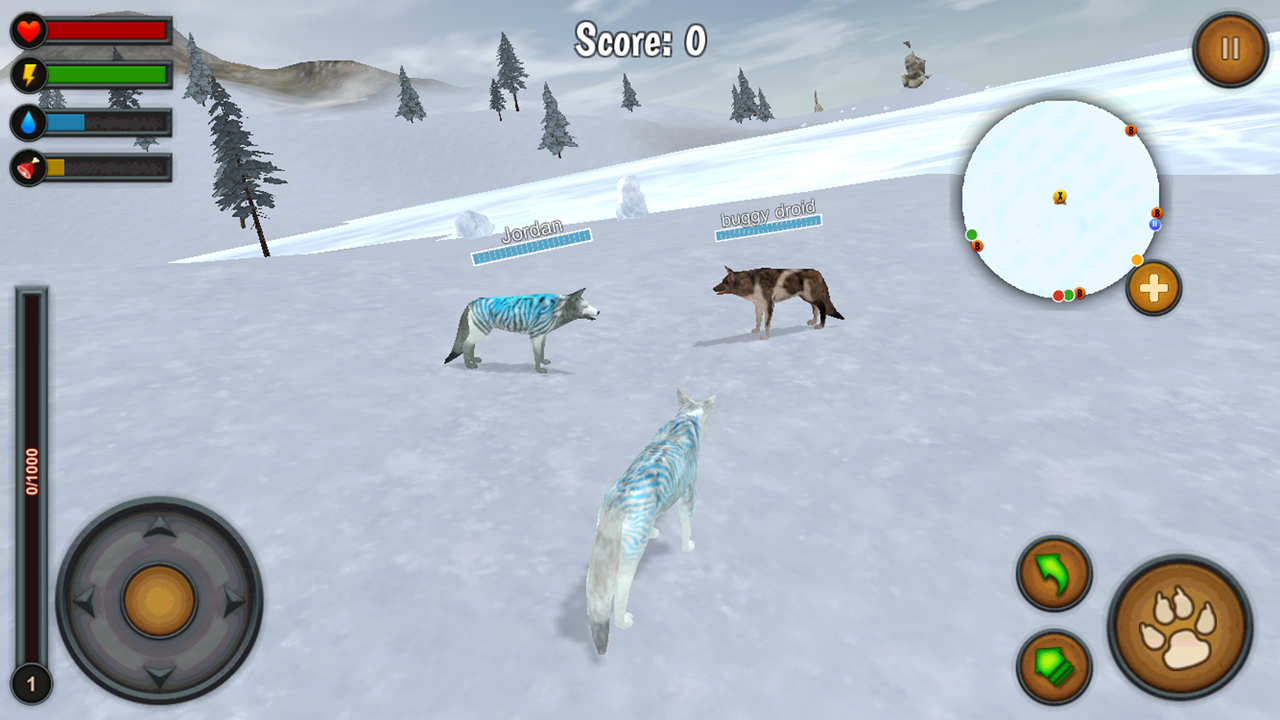Click the meat hunger icon

(27, 165)
